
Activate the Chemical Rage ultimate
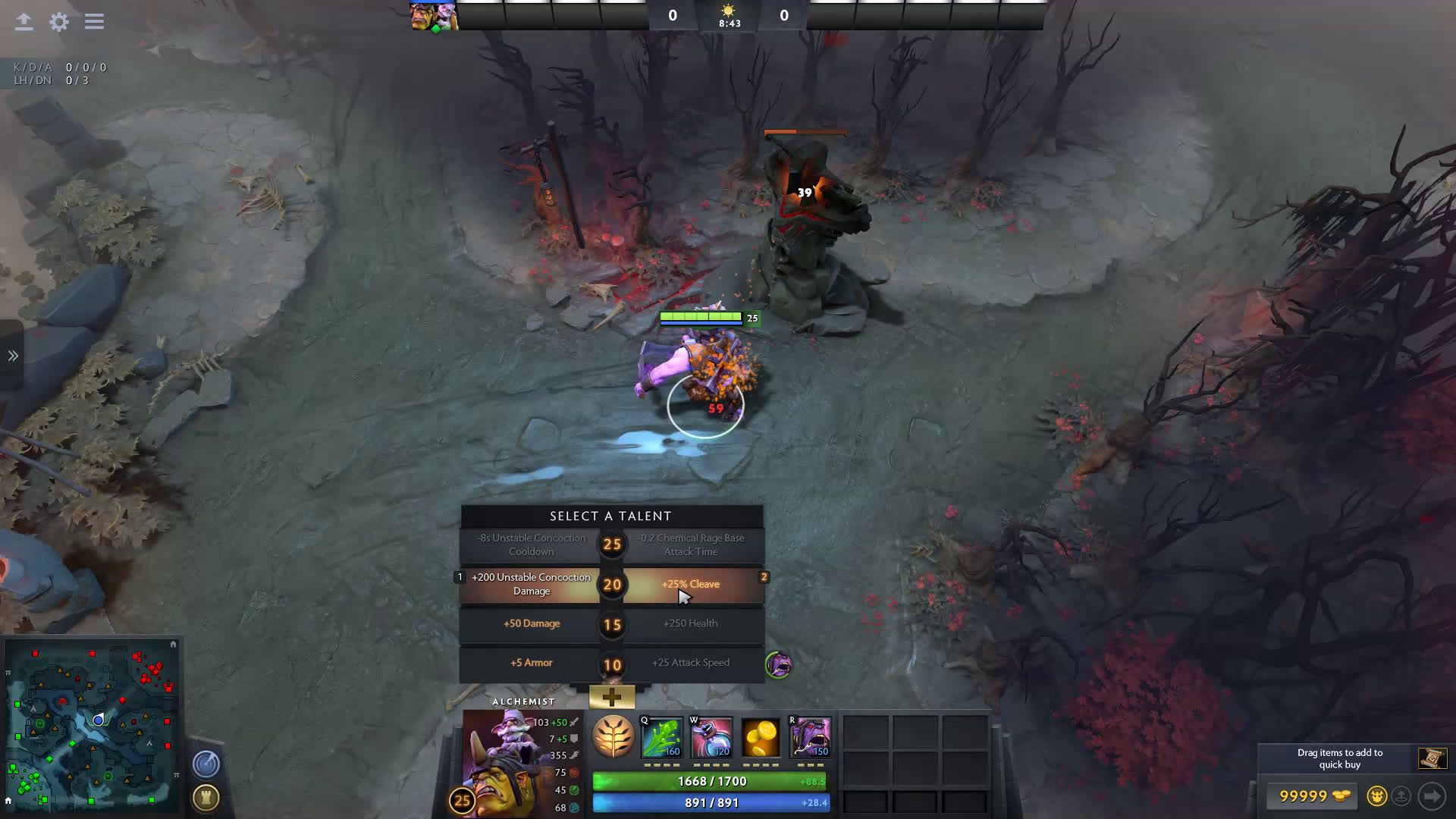[810, 738]
